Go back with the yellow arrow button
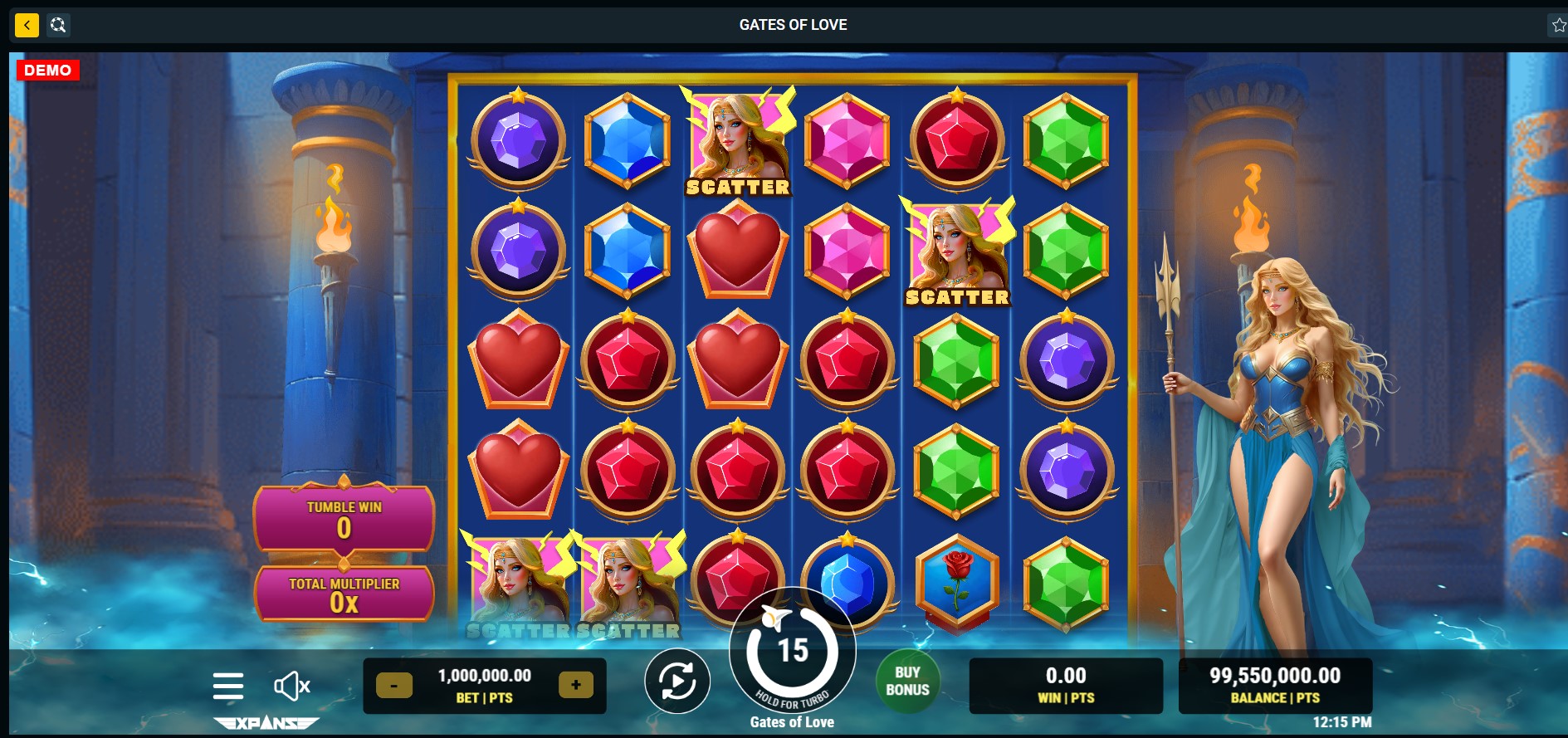1568x738 pixels. click(27, 25)
